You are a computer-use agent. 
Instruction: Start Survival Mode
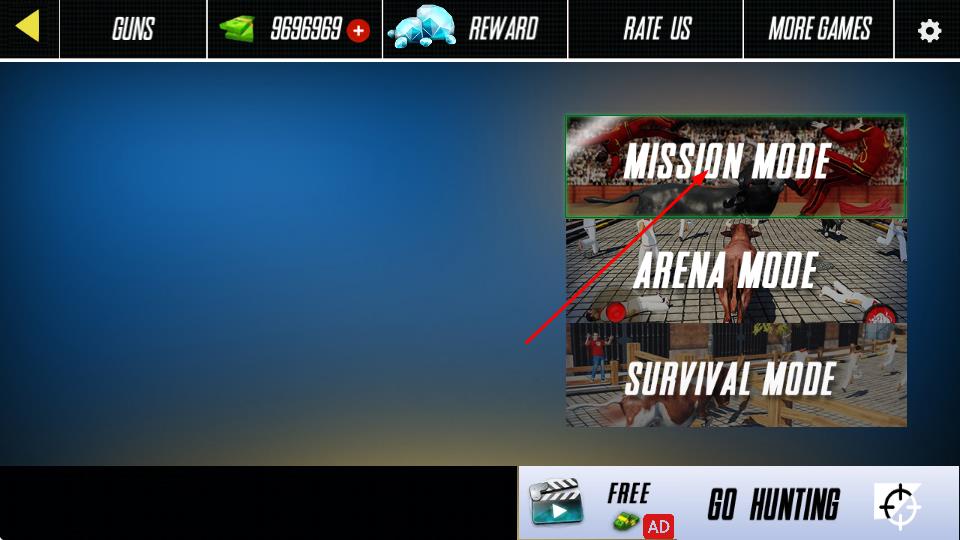(735, 378)
